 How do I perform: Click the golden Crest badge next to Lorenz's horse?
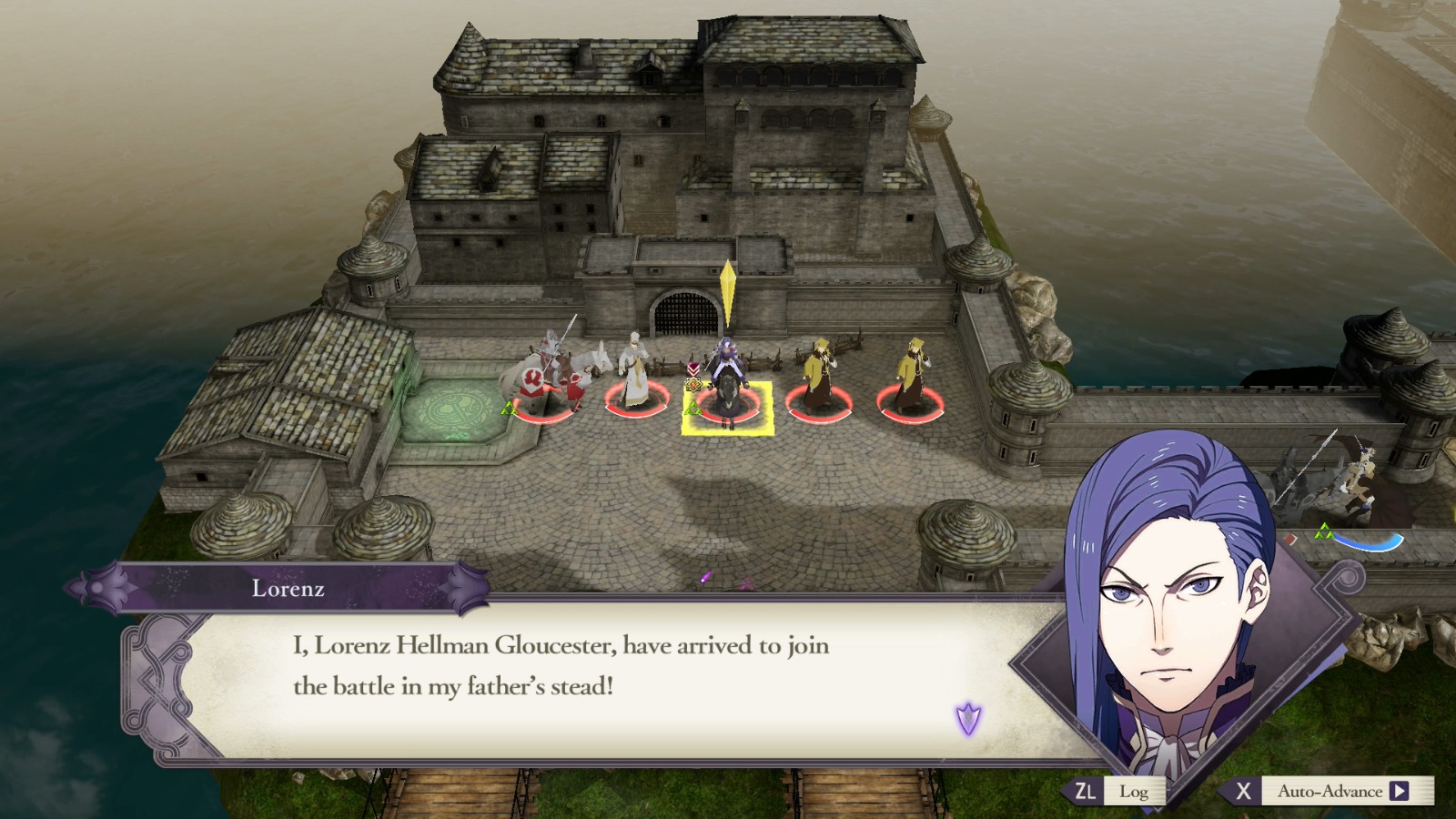pyautogui.click(x=693, y=385)
